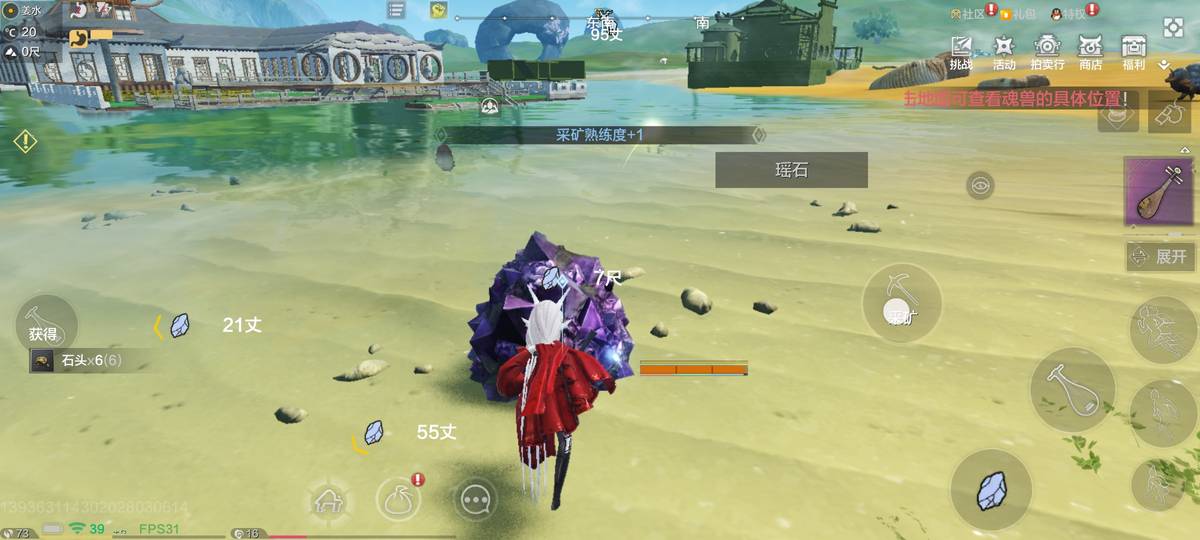Activate the round pipa attack button
The height and width of the screenshot is (540, 1200).
[x=1072, y=389]
